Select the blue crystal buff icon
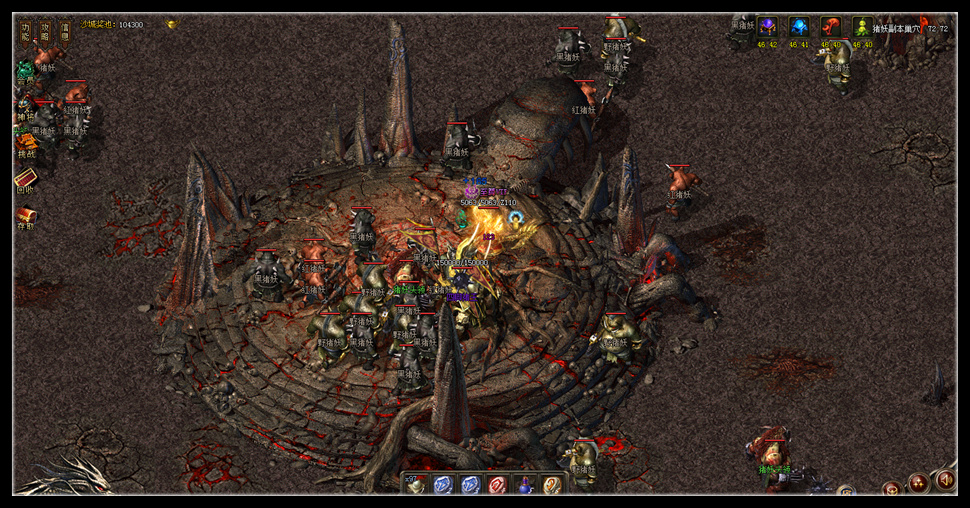This screenshot has height=508, width=970. [x=799, y=27]
